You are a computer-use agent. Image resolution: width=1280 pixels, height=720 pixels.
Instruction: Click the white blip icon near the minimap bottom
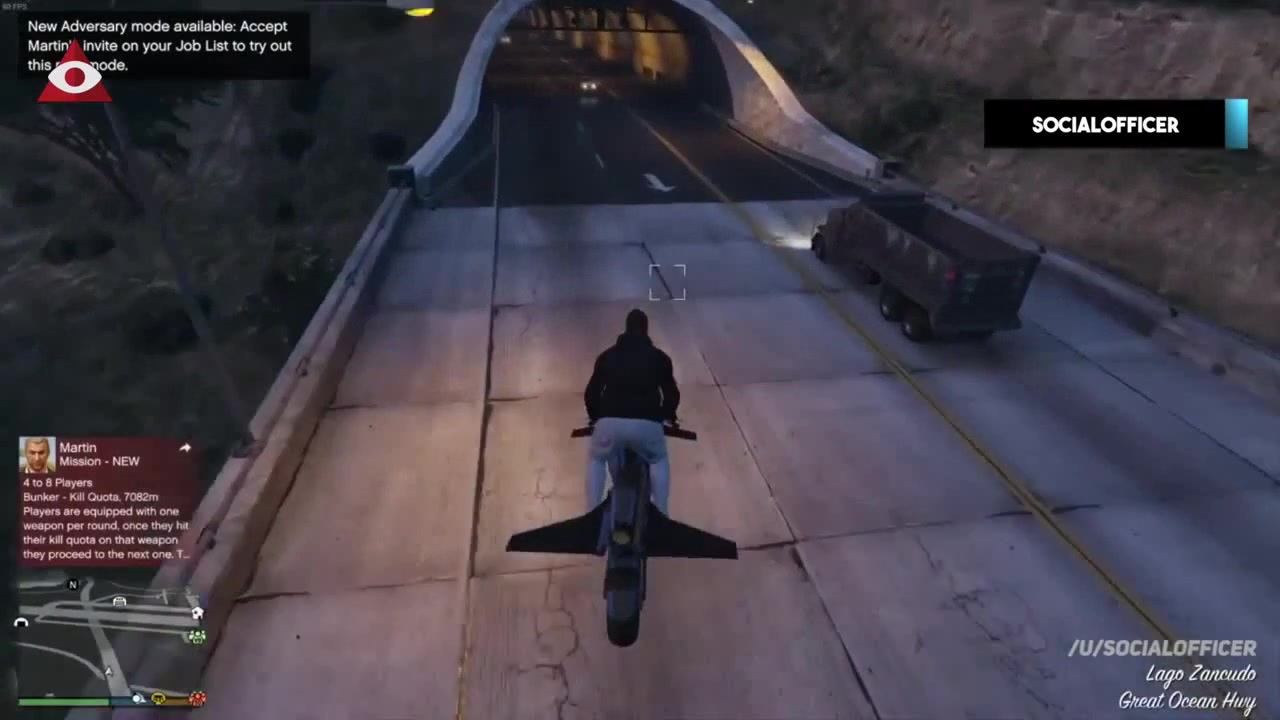click(137, 699)
